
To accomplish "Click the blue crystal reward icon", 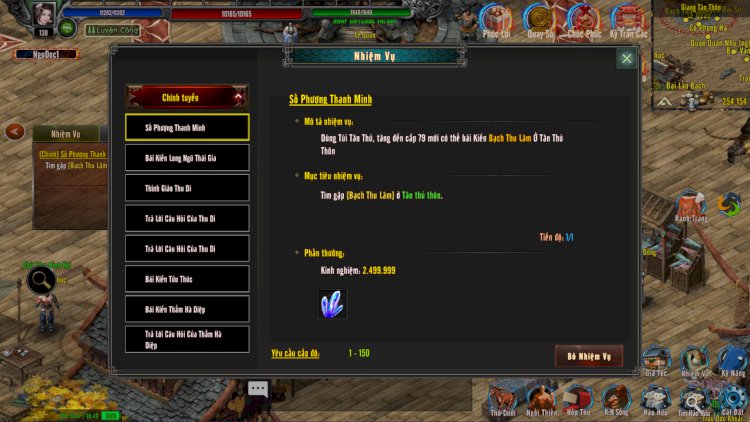I will (x=332, y=303).
